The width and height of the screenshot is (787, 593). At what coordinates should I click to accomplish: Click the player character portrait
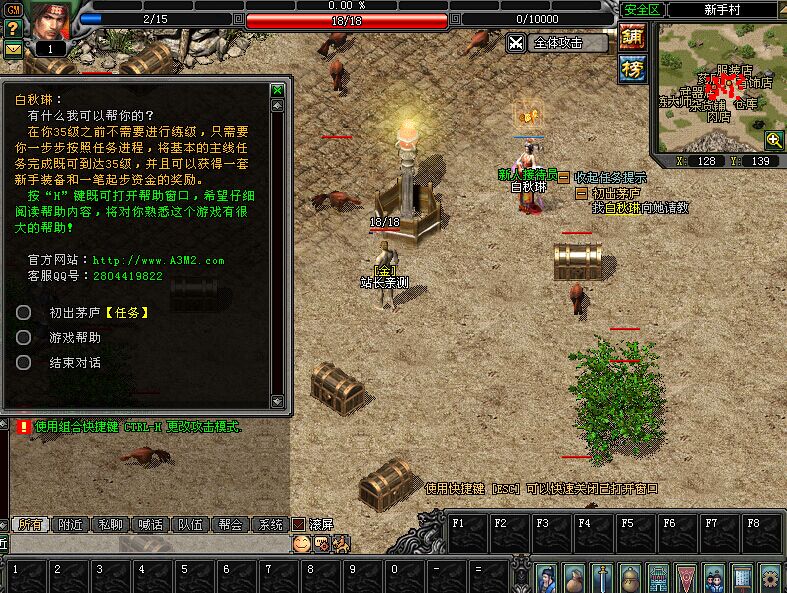click(50, 22)
